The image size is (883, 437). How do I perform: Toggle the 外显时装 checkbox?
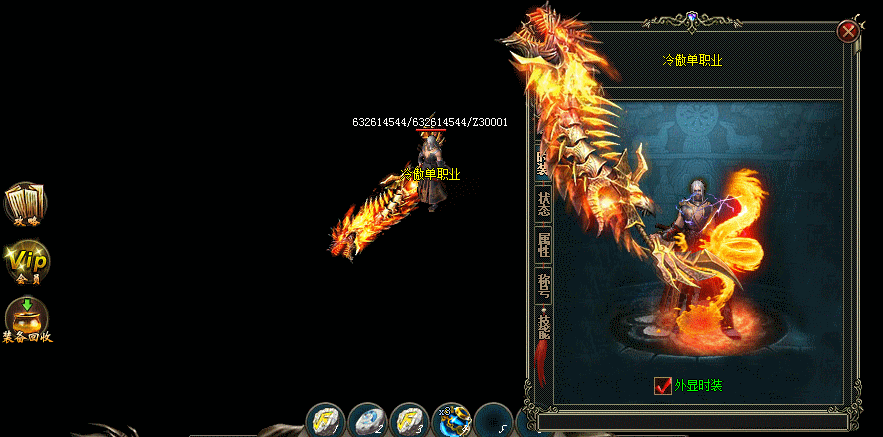pyautogui.click(x=663, y=385)
